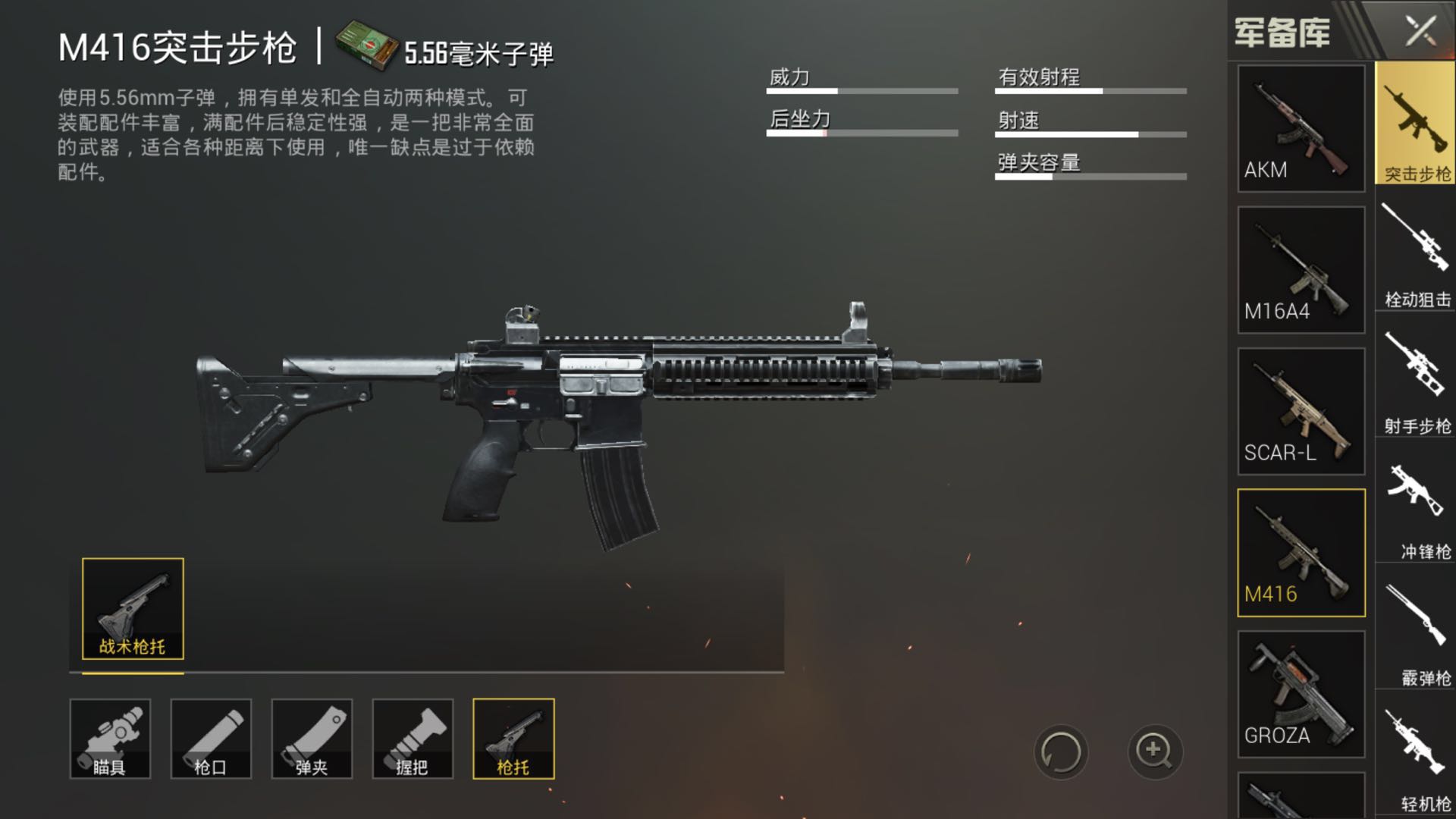Open the 霰弹枪 category
The height and width of the screenshot is (819, 1456).
[x=1415, y=635]
